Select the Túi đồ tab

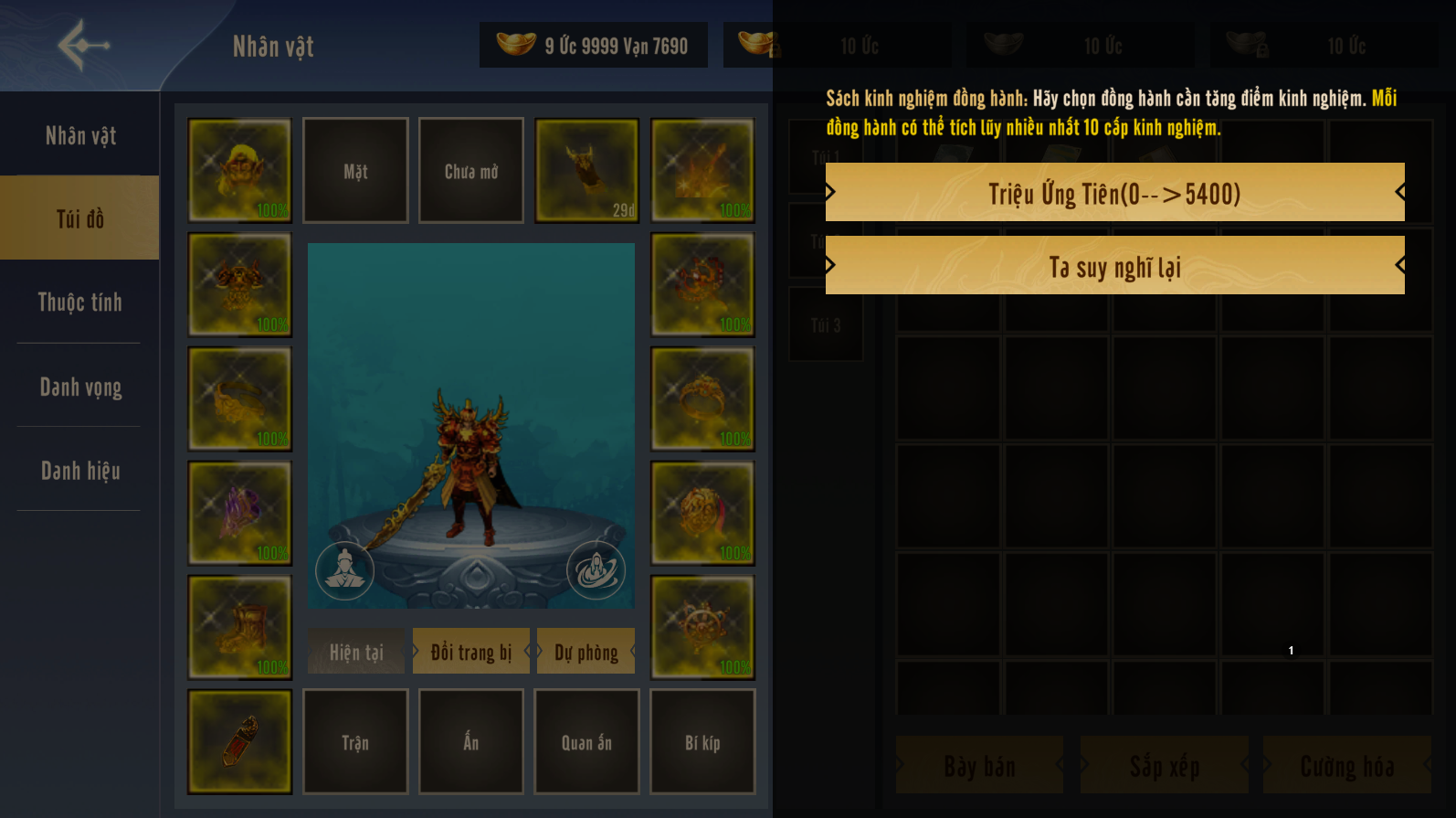[x=80, y=218]
